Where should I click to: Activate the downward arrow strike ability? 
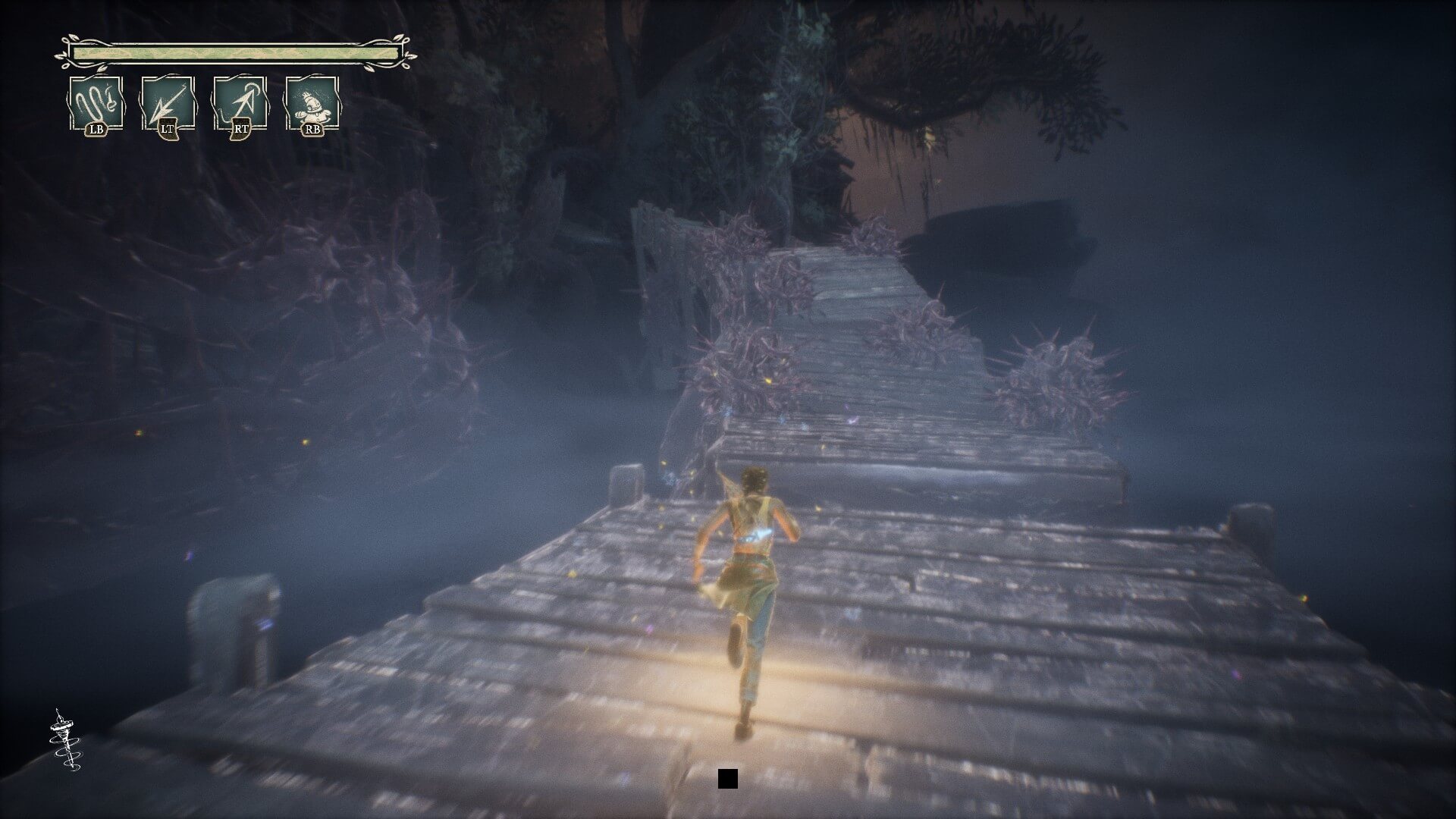[168, 103]
